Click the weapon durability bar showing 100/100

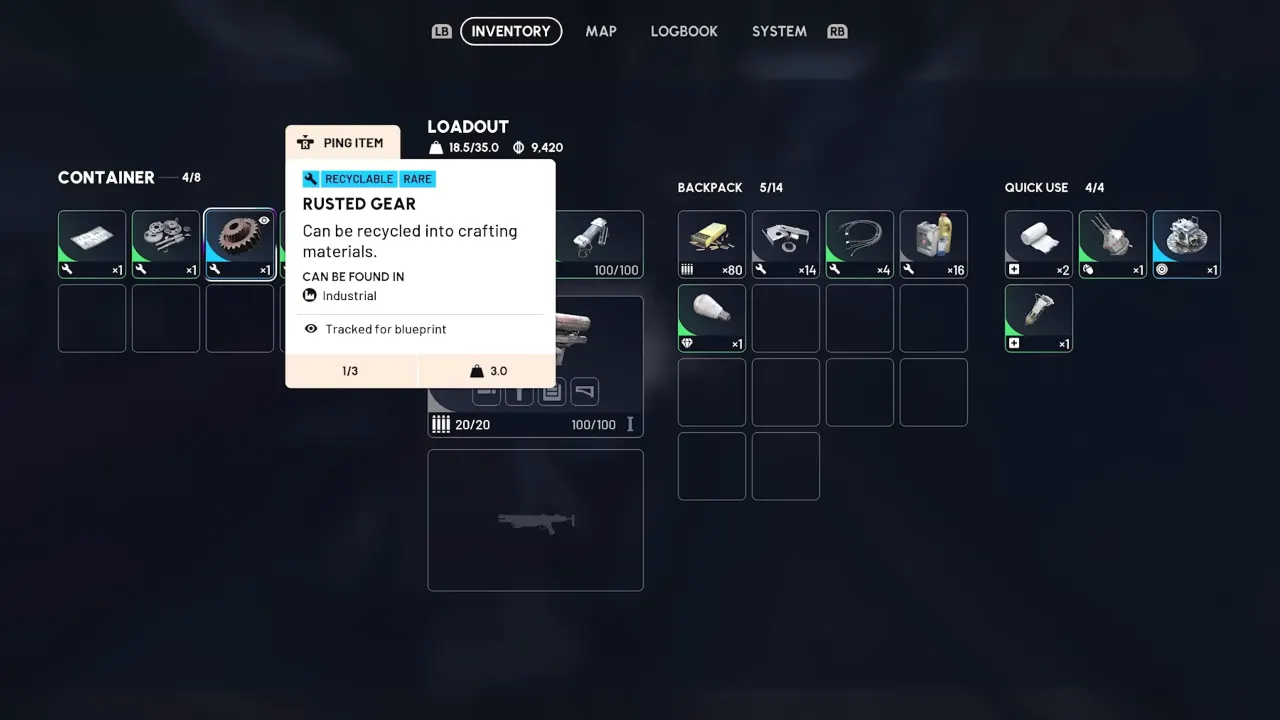[593, 424]
